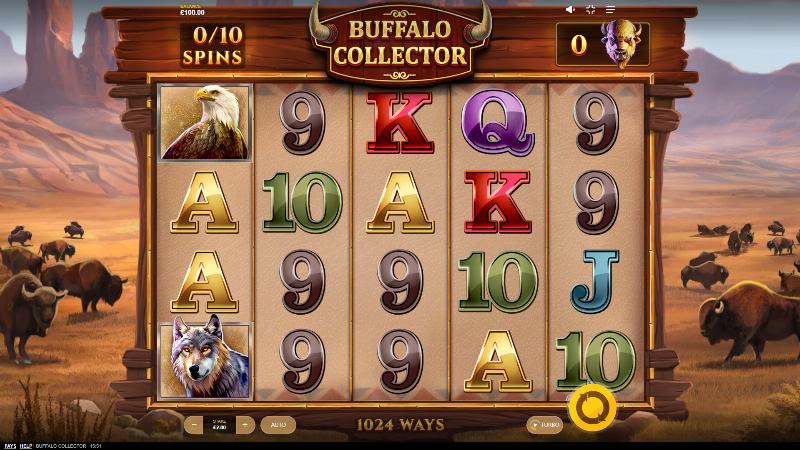
Task: Toggle fullscreen mode icon
Action: [x=590, y=9]
